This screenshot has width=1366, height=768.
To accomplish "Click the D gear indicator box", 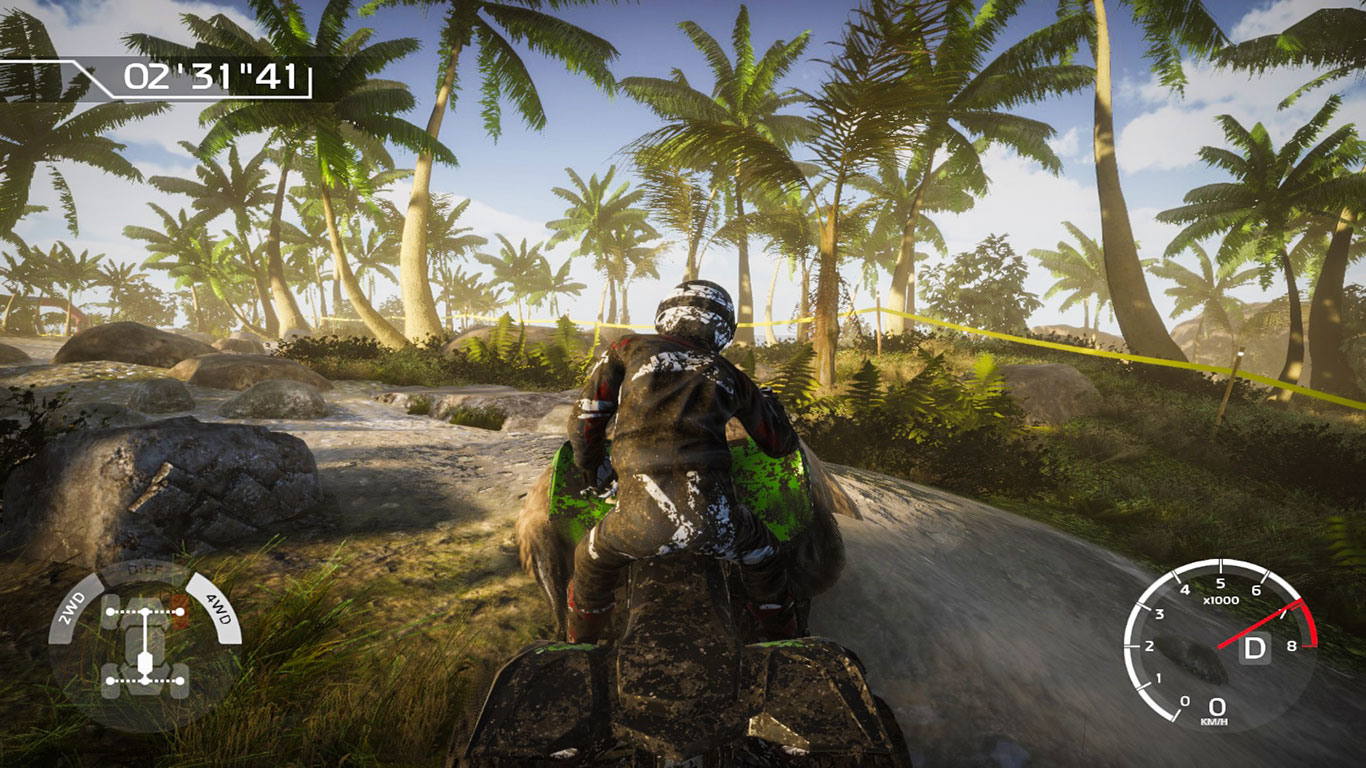I will 1254,648.
